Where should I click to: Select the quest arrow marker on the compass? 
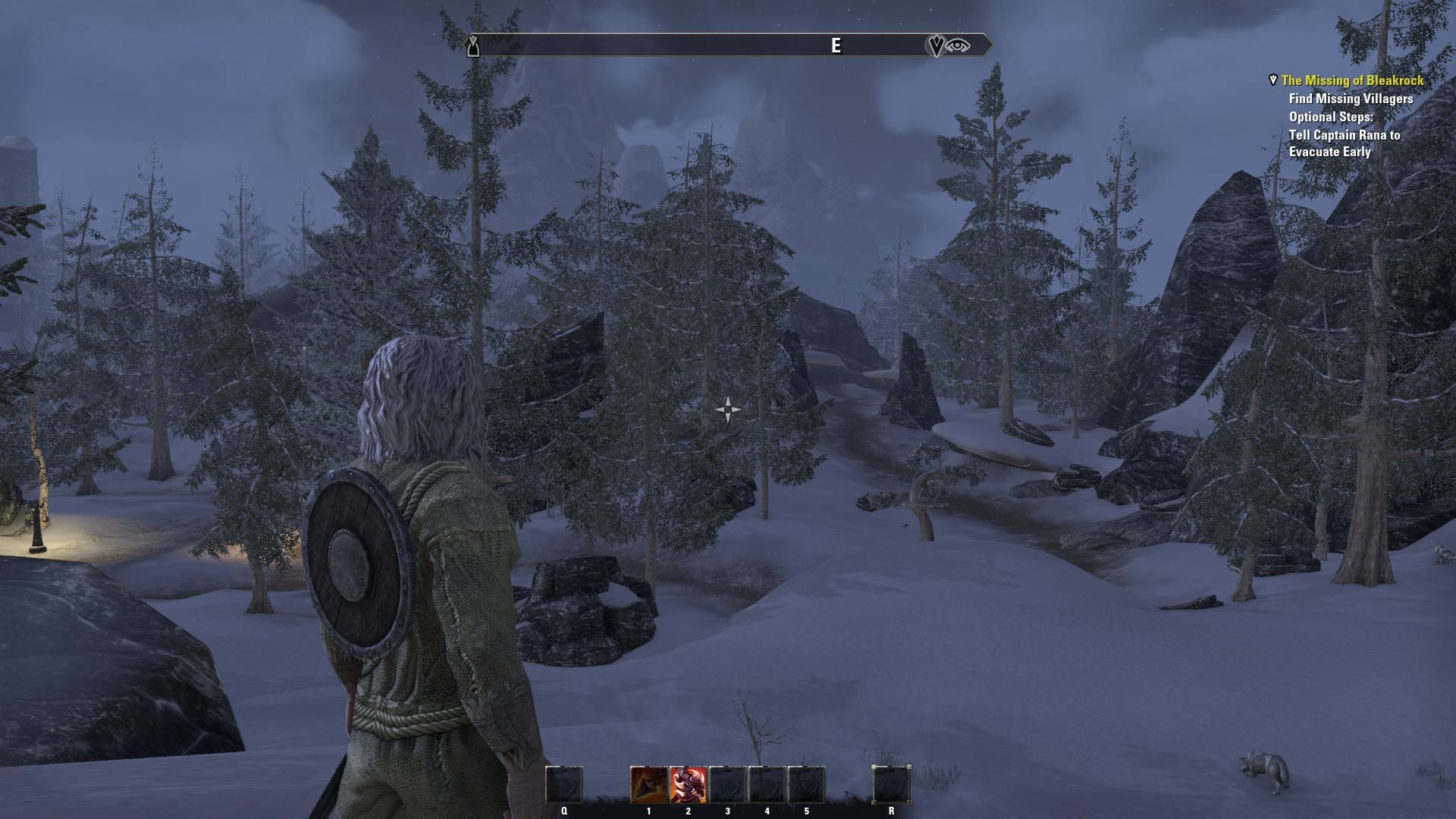[x=936, y=45]
